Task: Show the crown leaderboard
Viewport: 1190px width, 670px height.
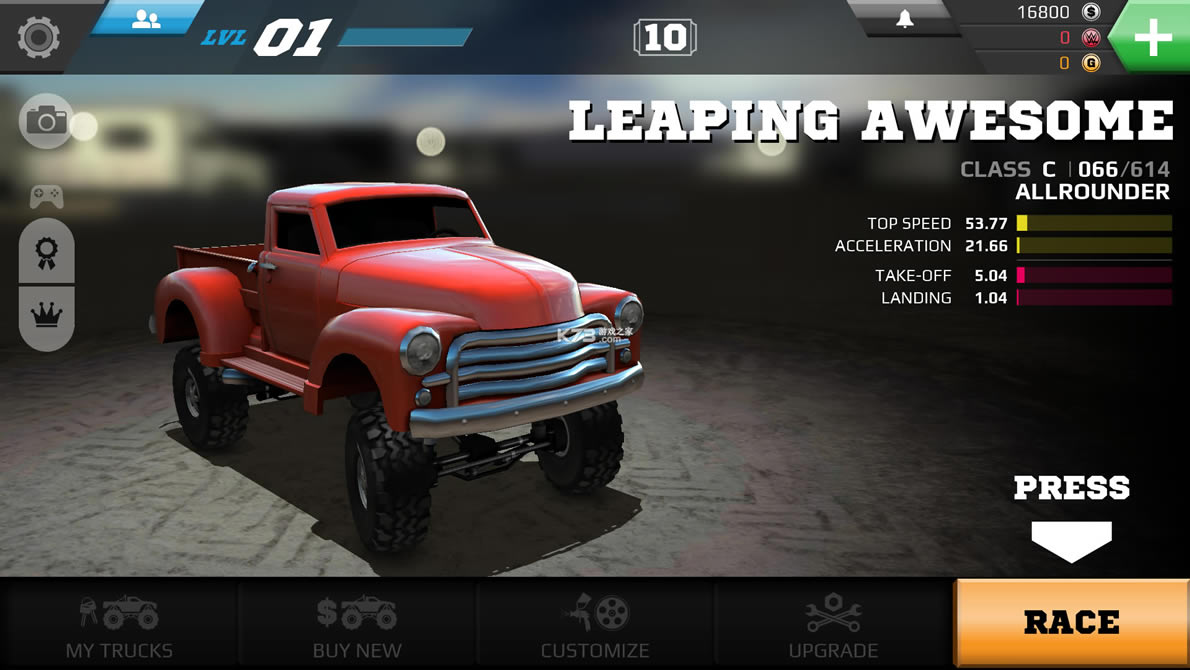Action: 46,315
